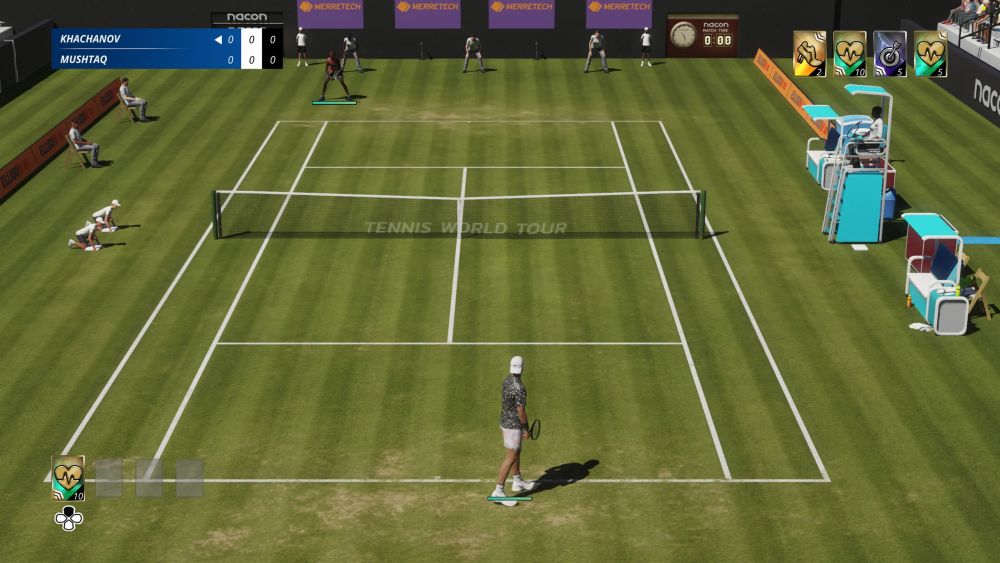Screen dimensions: 1000x563
Task: Select the running shoe skill card
Action: coord(809,53)
